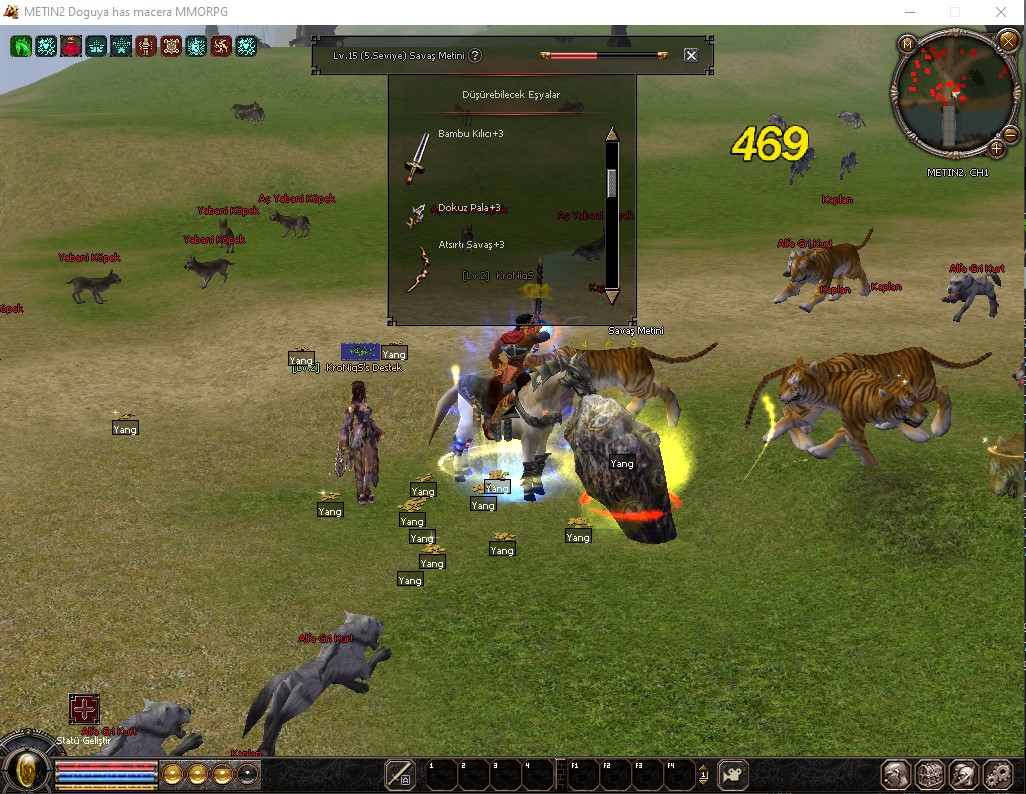Open the inventory chest button

click(x=930, y=774)
